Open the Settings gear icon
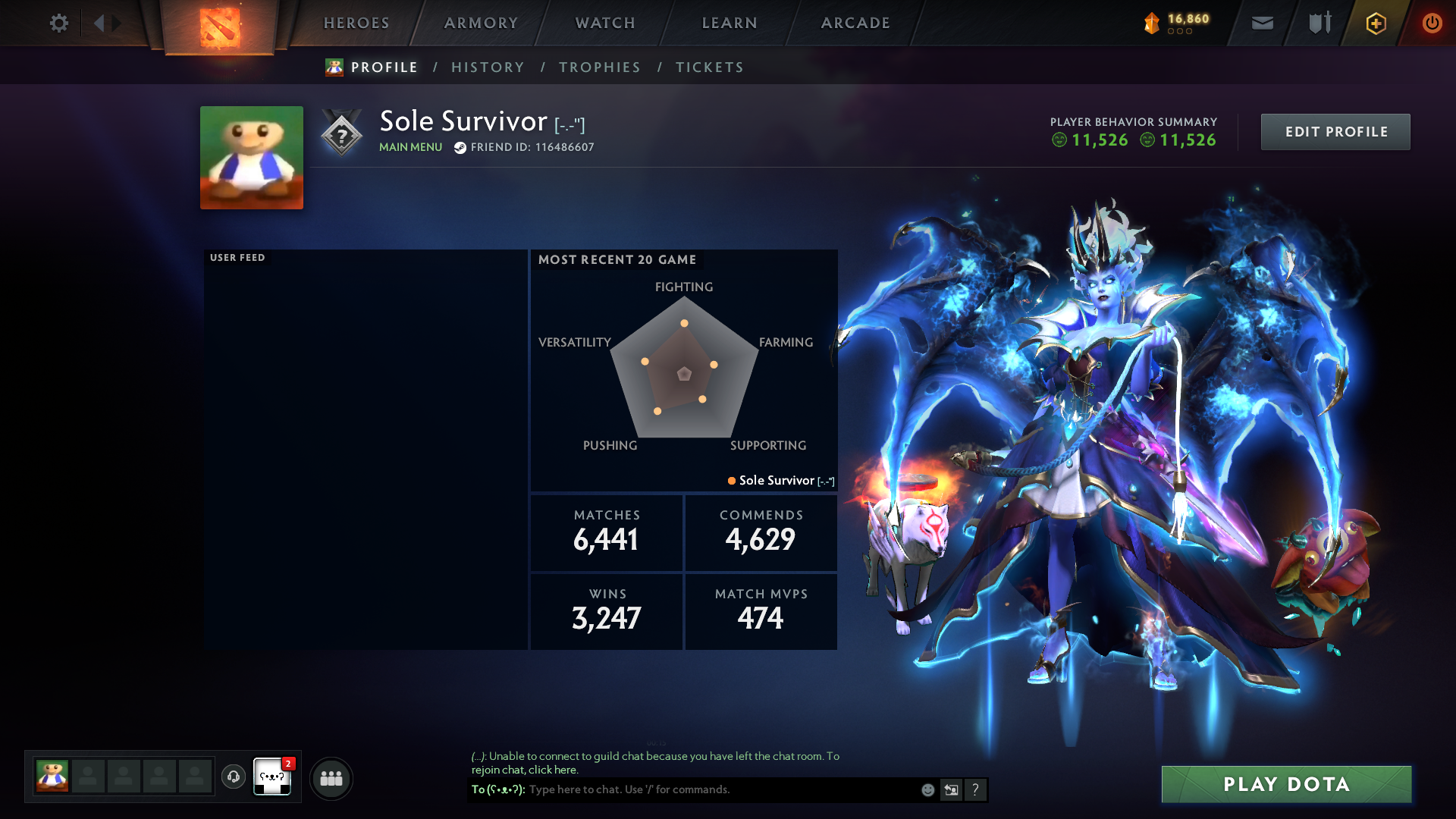1456x819 pixels. coord(58,23)
